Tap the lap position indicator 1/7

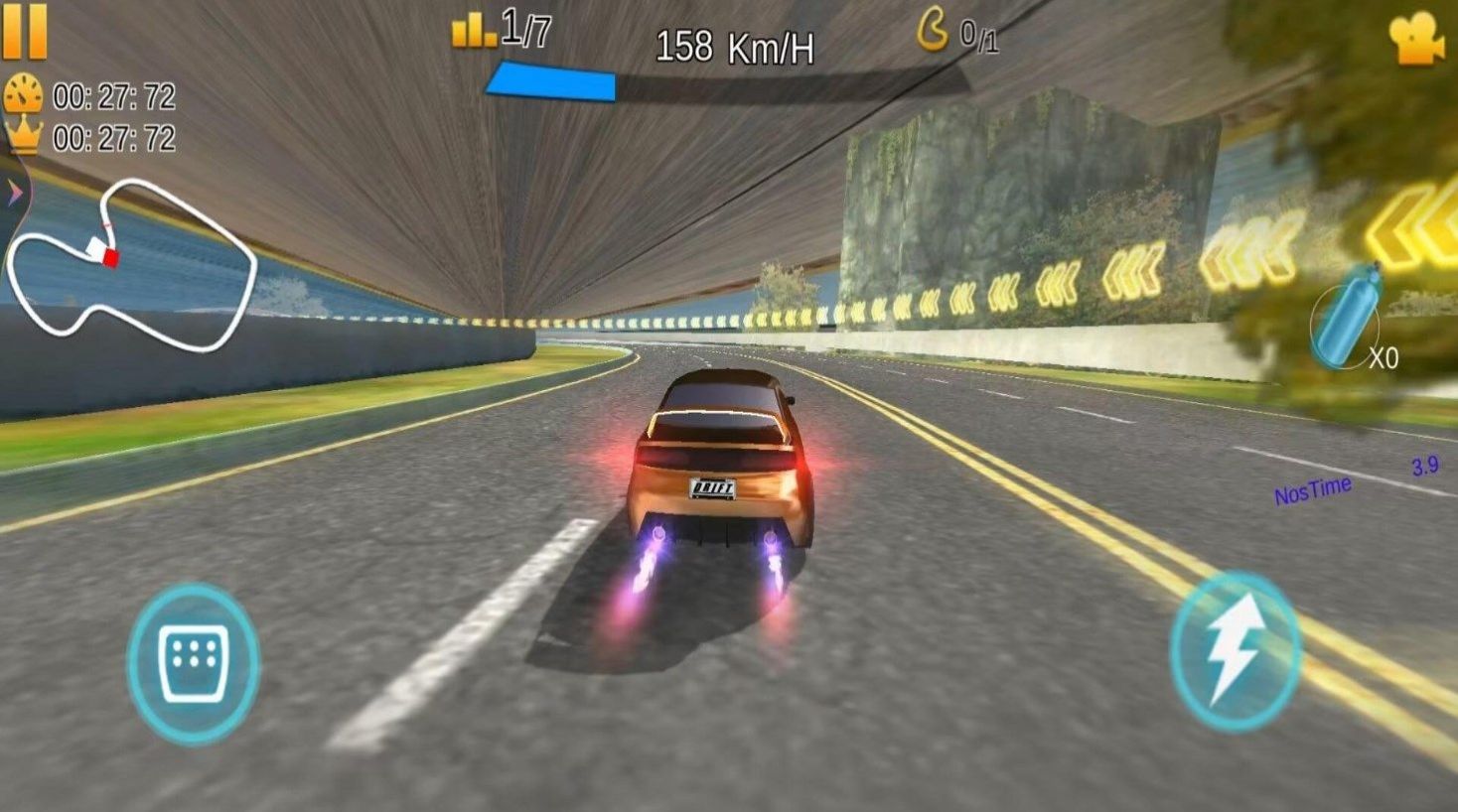(502, 30)
